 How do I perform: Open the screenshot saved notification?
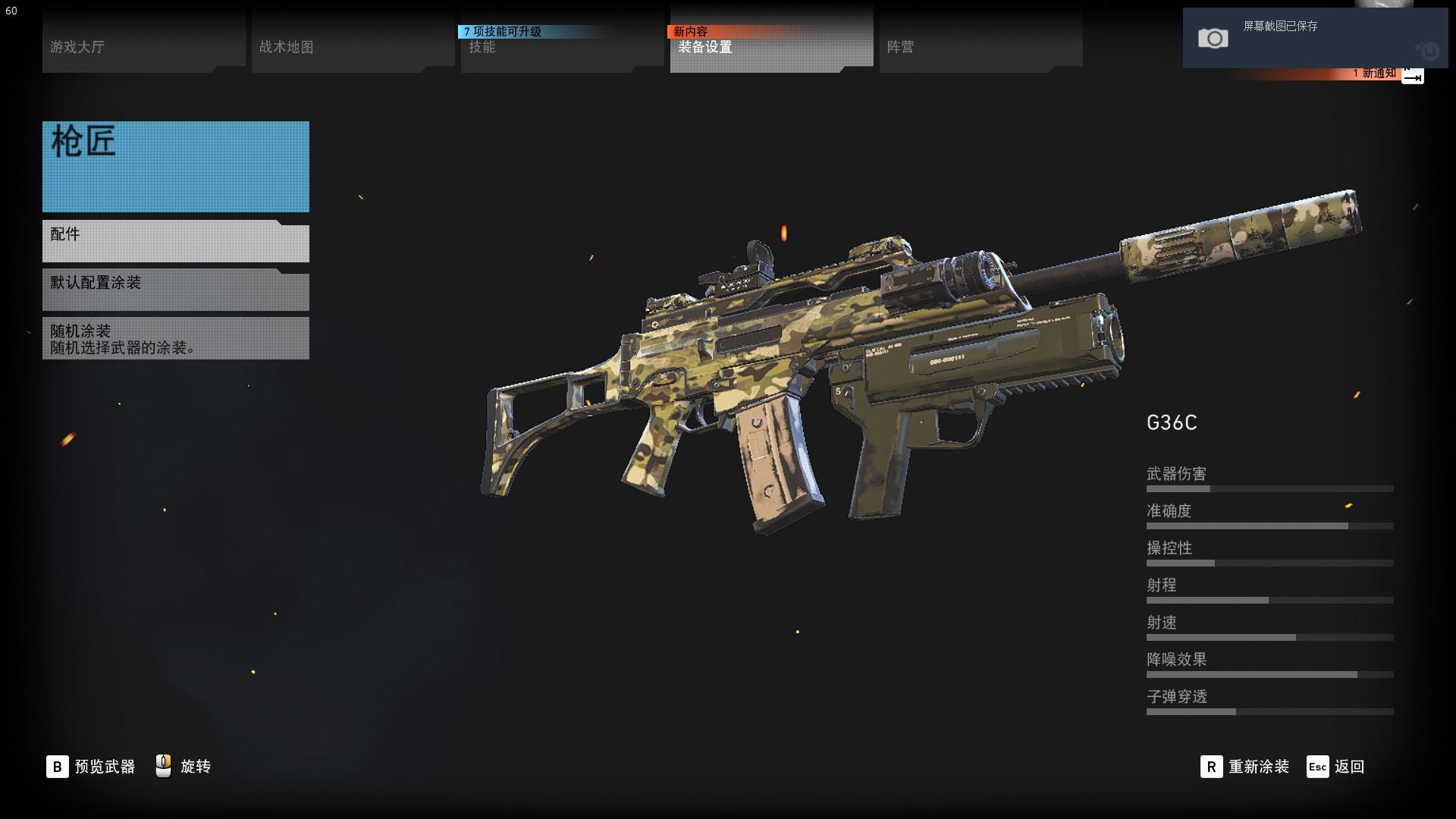[1314, 38]
